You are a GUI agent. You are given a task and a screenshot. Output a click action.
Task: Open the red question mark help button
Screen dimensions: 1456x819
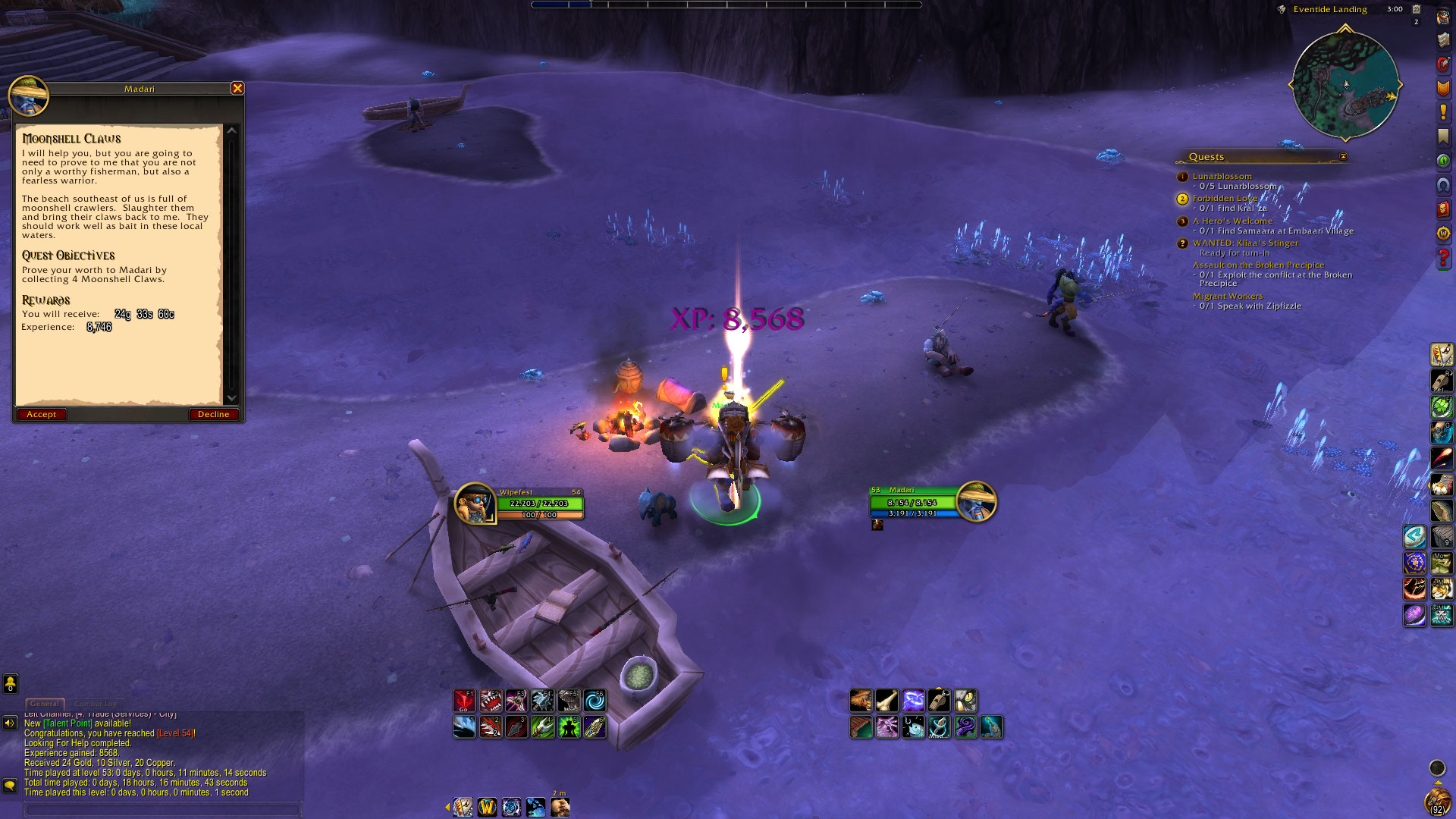tap(1443, 258)
